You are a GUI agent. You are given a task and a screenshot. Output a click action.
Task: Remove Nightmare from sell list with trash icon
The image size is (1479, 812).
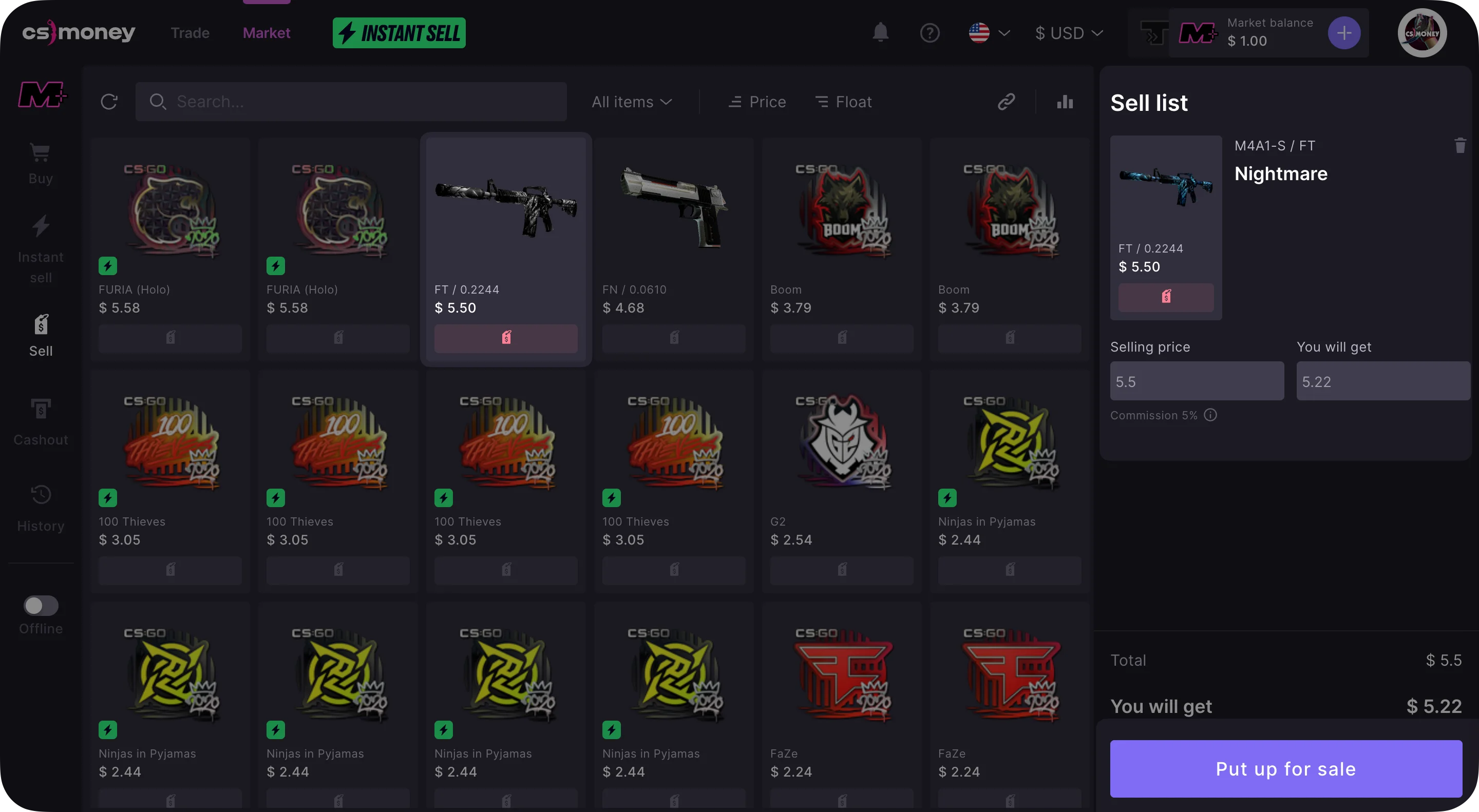pyautogui.click(x=1460, y=145)
